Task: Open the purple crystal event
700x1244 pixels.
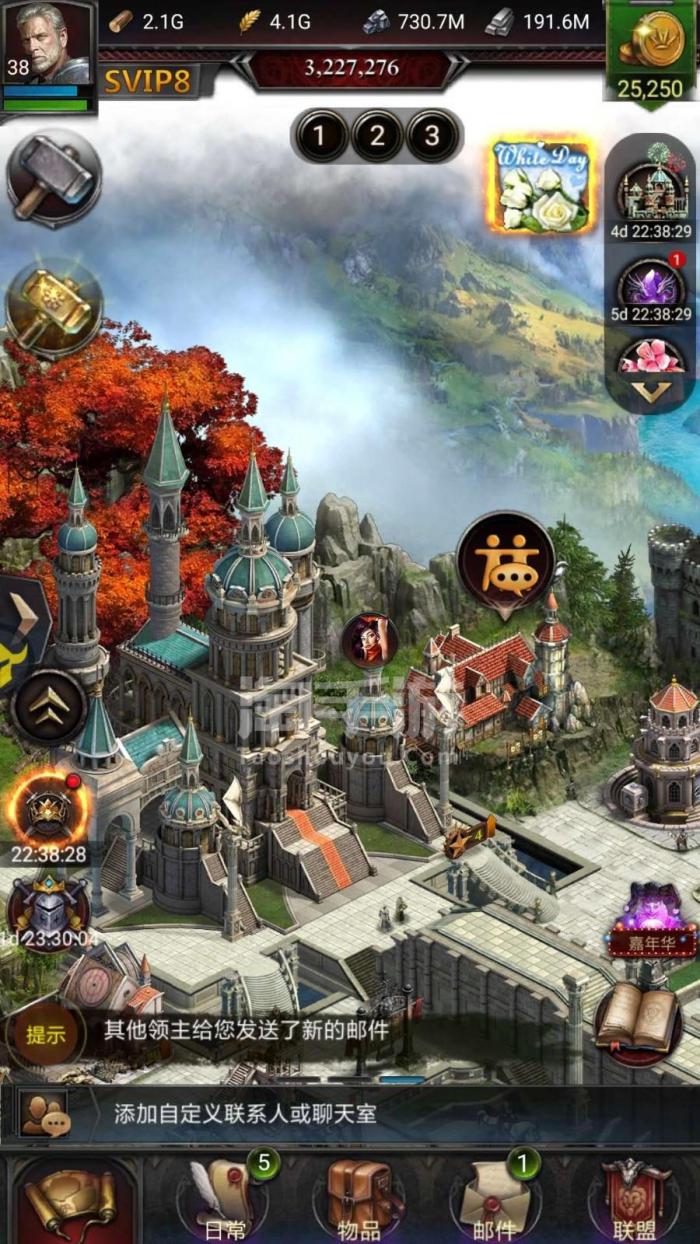Action: pyautogui.click(x=651, y=285)
